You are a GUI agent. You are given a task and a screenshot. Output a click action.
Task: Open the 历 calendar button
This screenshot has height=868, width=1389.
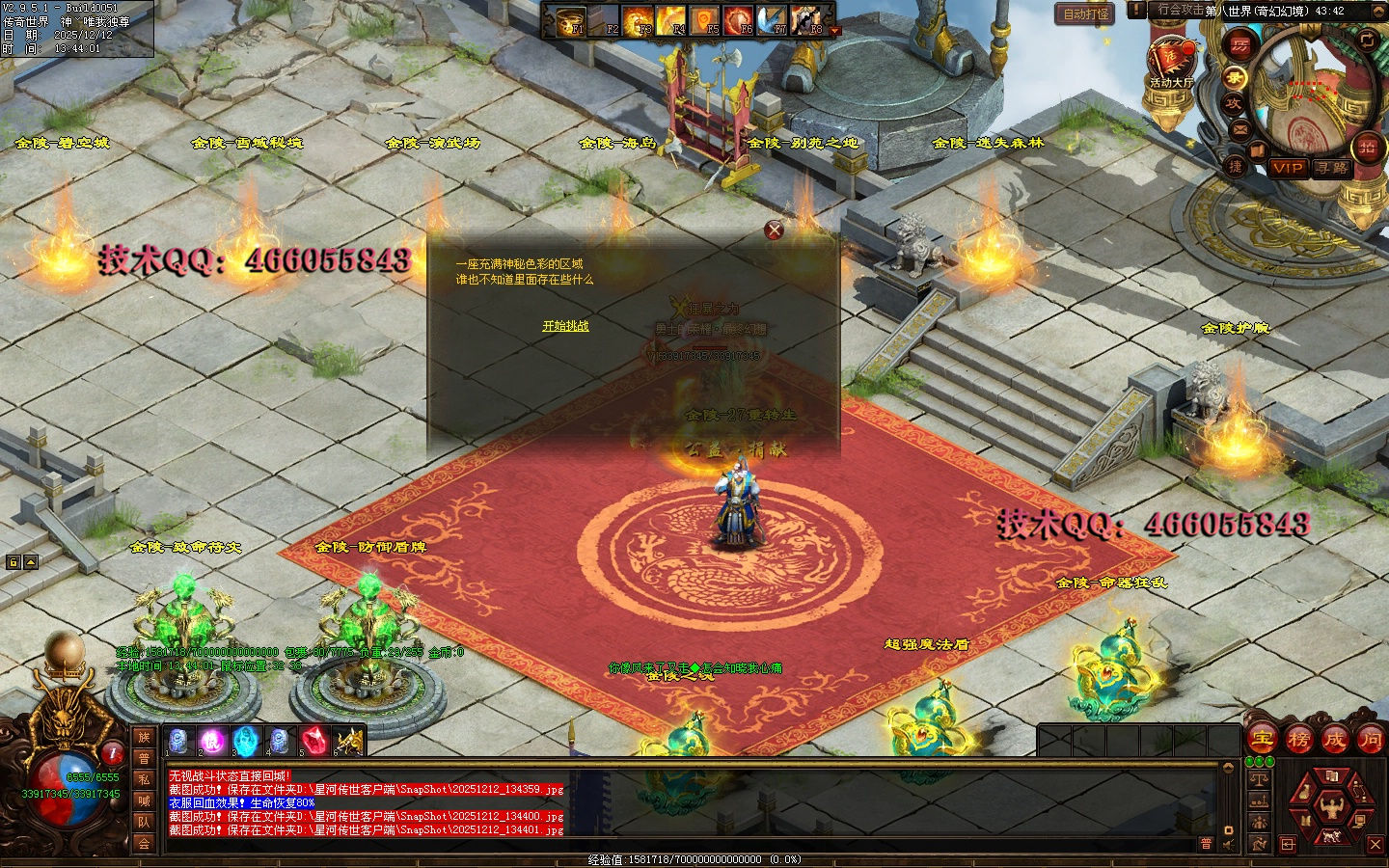[x=1239, y=44]
